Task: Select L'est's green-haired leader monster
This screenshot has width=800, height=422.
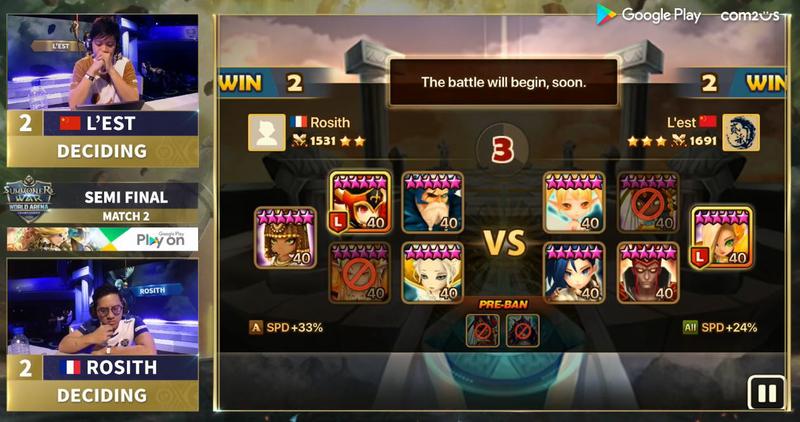Action: point(722,238)
